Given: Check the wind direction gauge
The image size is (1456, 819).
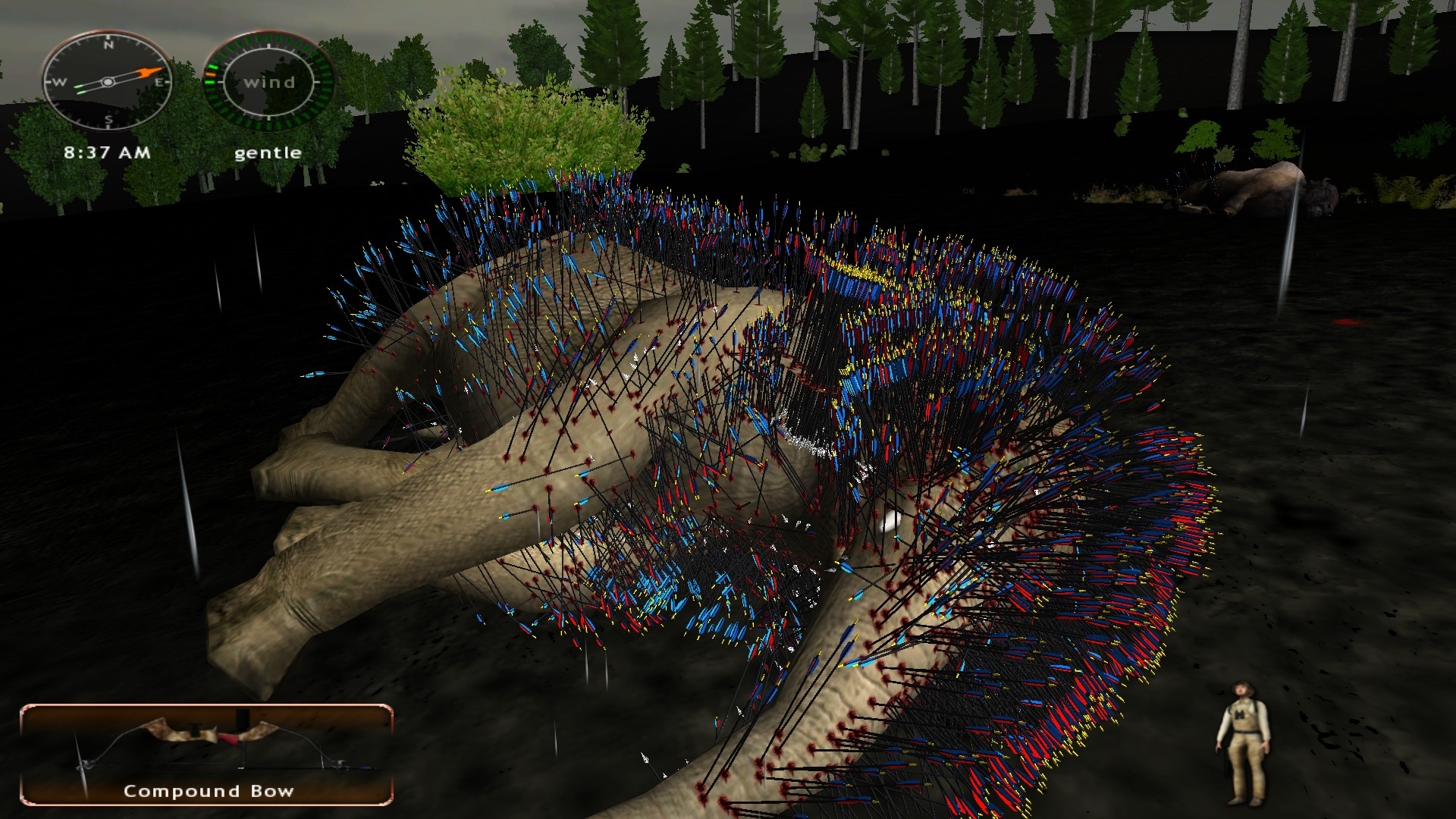Looking at the screenshot, I should pyautogui.click(x=268, y=81).
